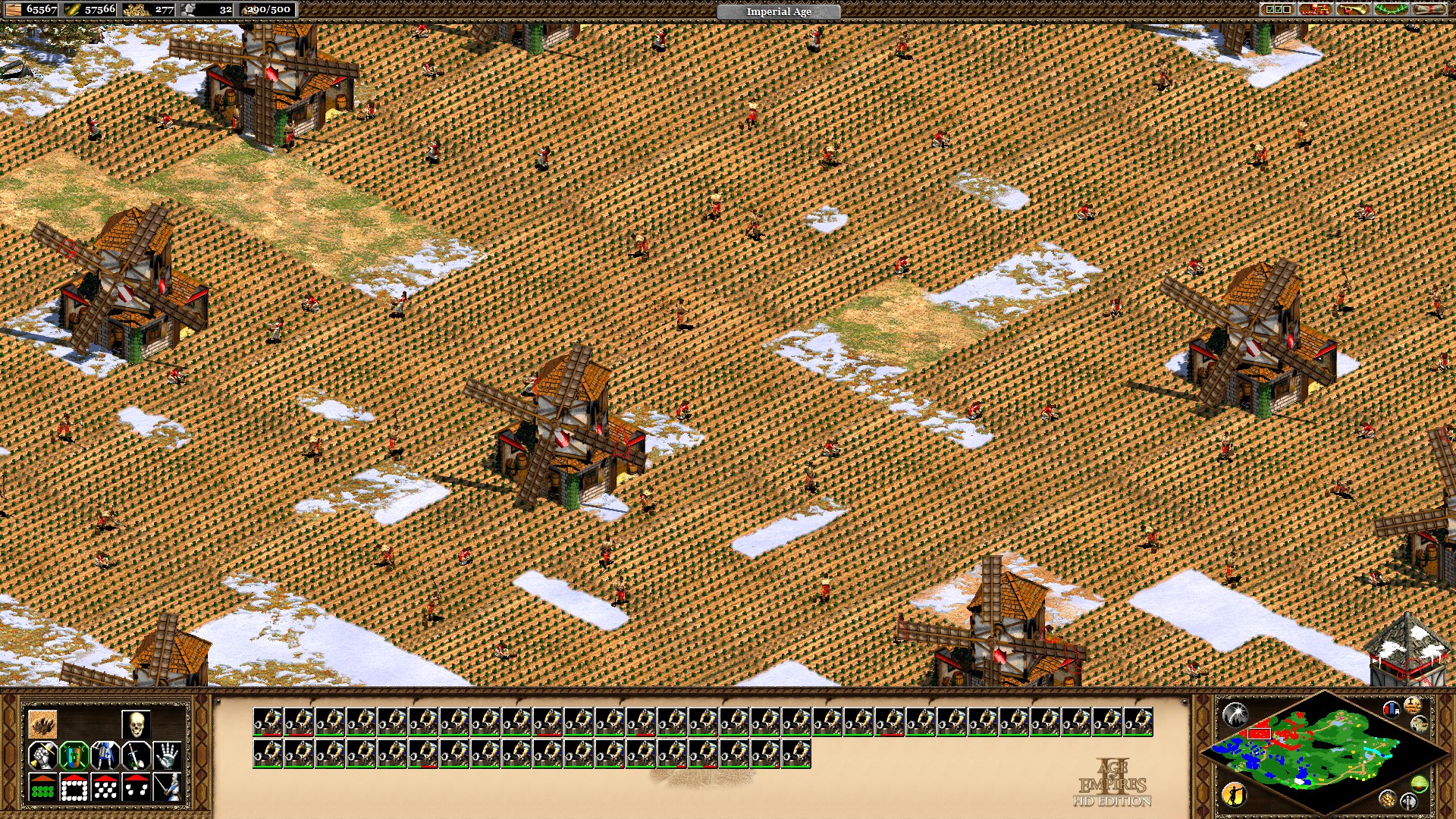Activate Patrol with the swordsman icon

[168, 787]
